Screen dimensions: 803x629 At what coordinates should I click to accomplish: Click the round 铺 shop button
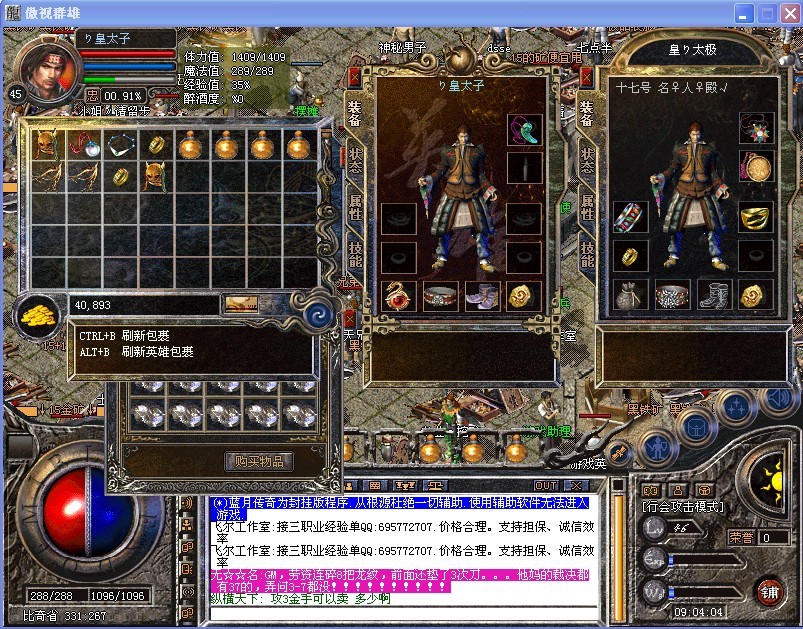click(769, 590)
